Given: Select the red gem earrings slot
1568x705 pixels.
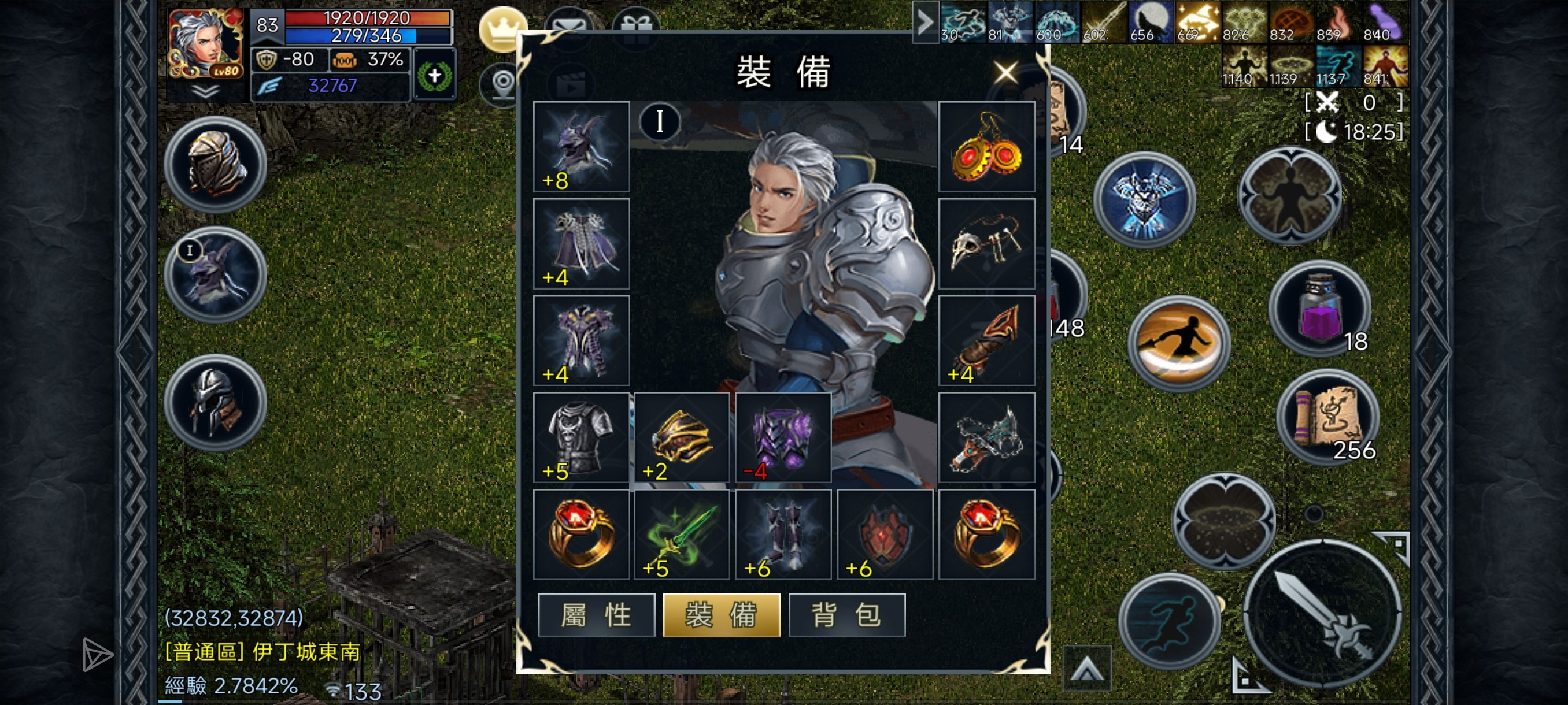Looking at the screenshot, I should pos(986,147).
